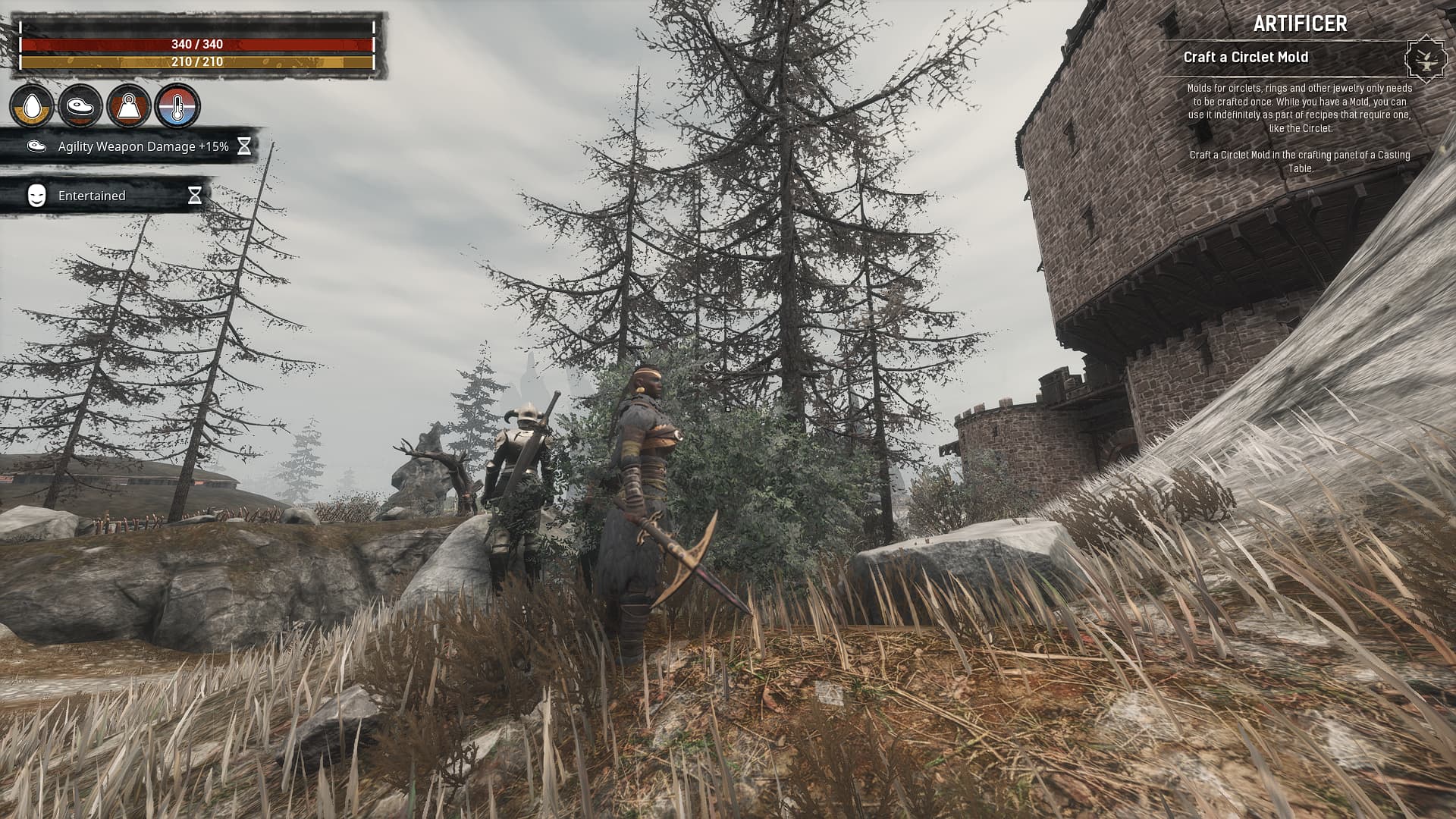Click the hourglass beside Agility Weapon Damage
The height and width of the screenshot is (819, 1456).
tap(244, 147)
